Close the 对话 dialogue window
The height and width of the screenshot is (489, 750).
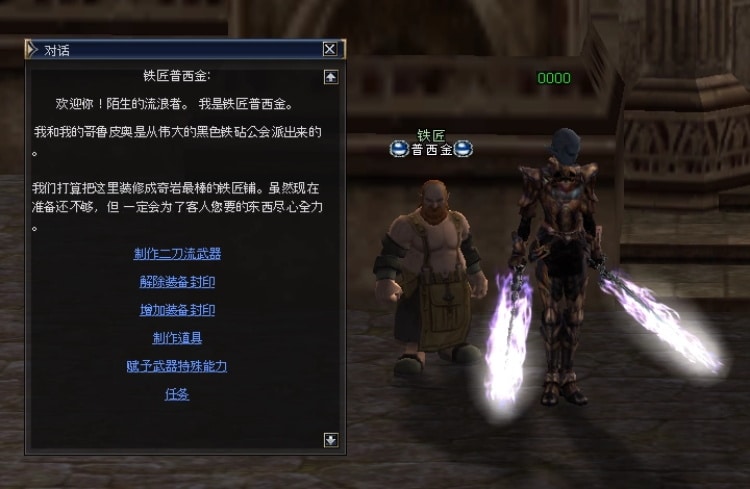(x=329, y=49)
